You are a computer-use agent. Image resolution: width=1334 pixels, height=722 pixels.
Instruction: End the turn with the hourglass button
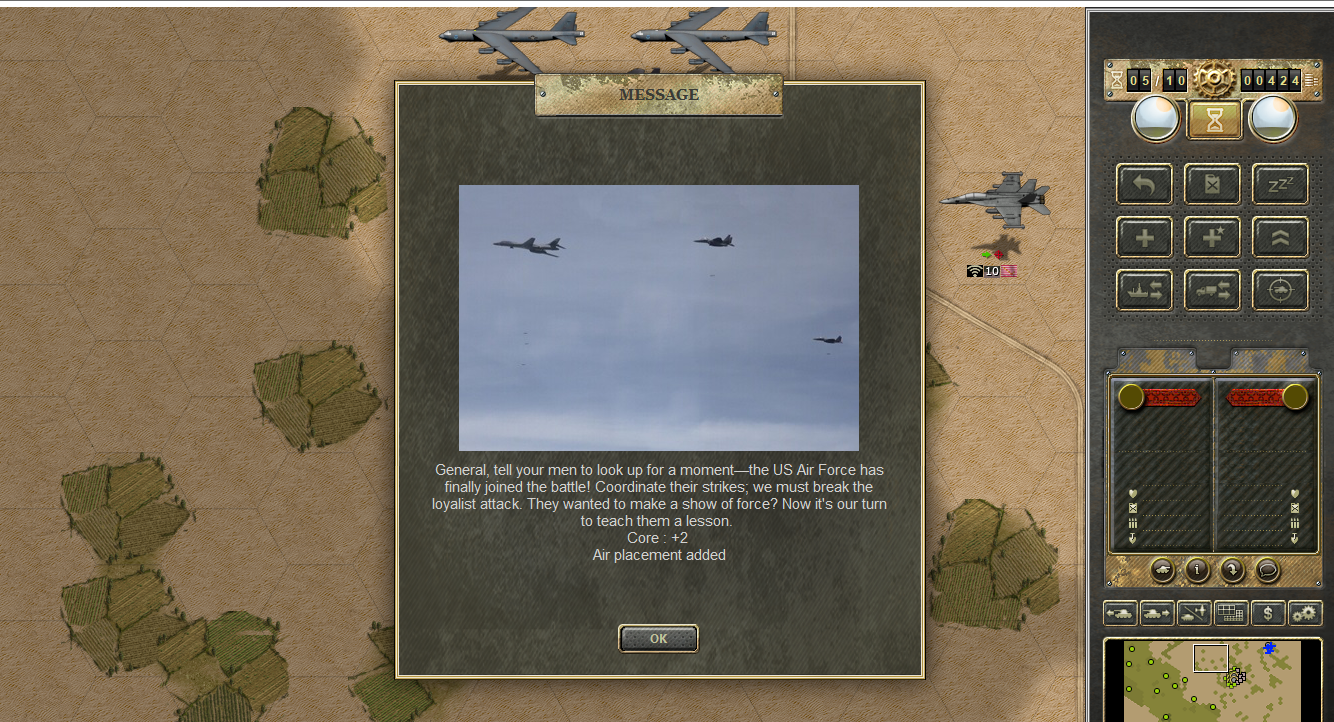coord(1214,120)
